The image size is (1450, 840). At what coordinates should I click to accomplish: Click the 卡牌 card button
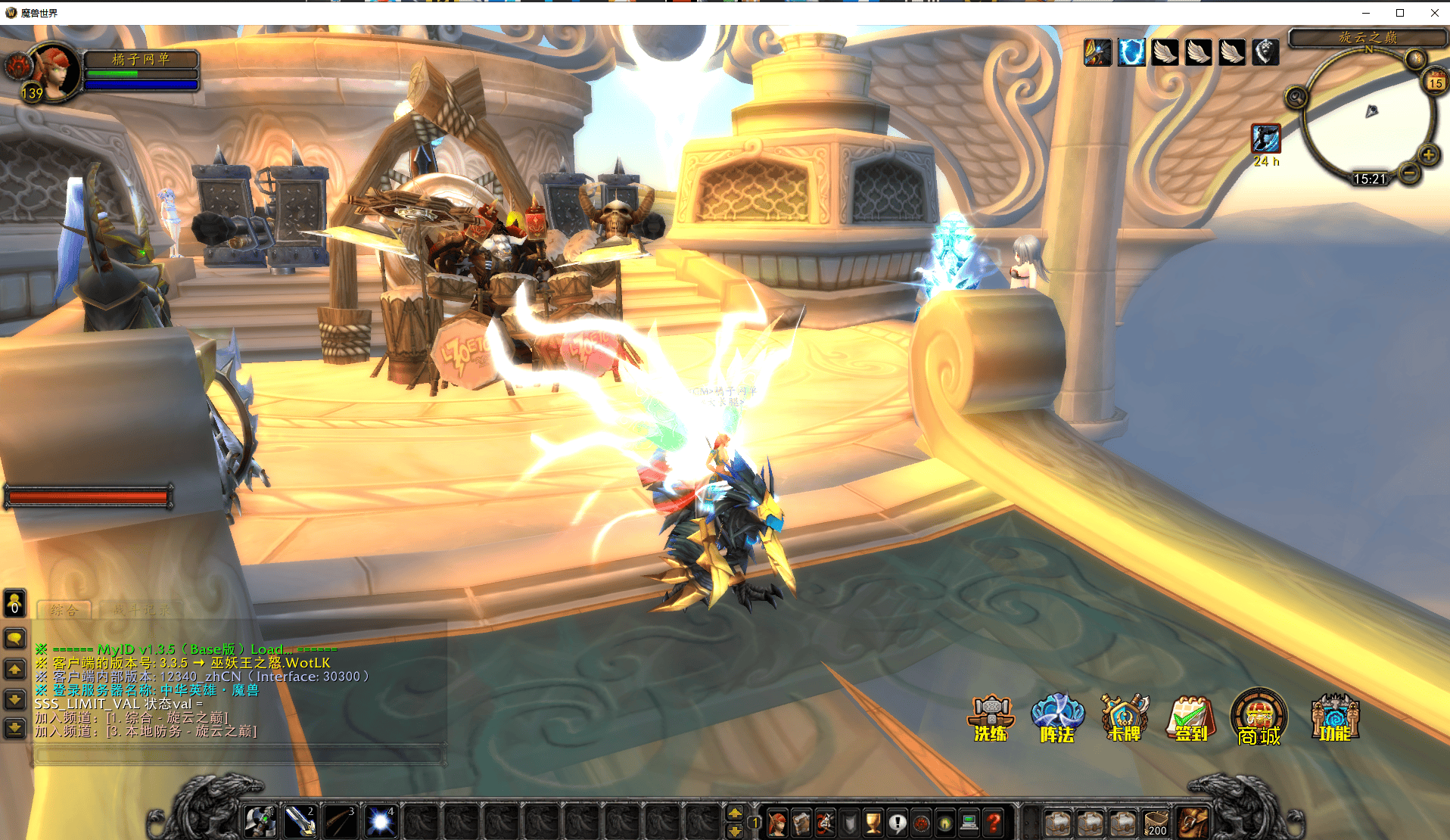(x=1124, y=717)
